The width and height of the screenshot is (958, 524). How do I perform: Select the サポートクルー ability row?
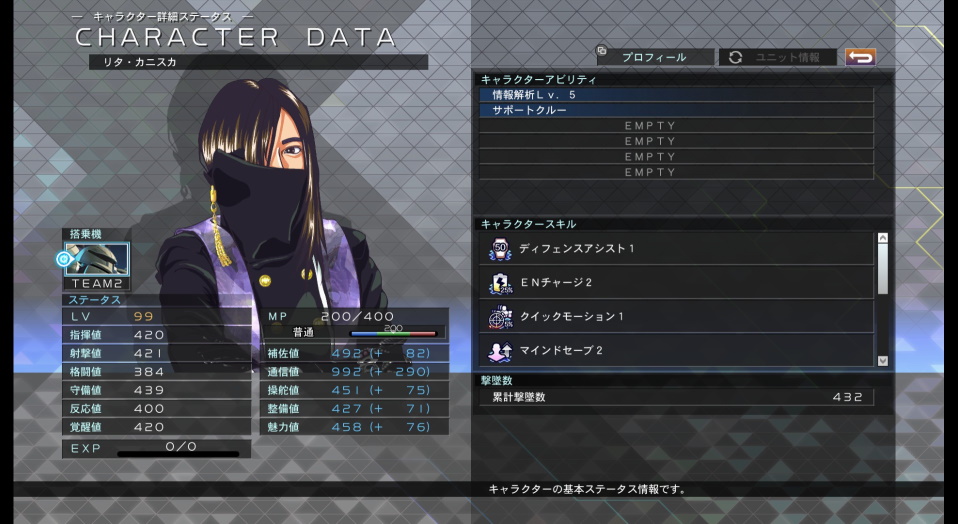click(x=676, y=110)
